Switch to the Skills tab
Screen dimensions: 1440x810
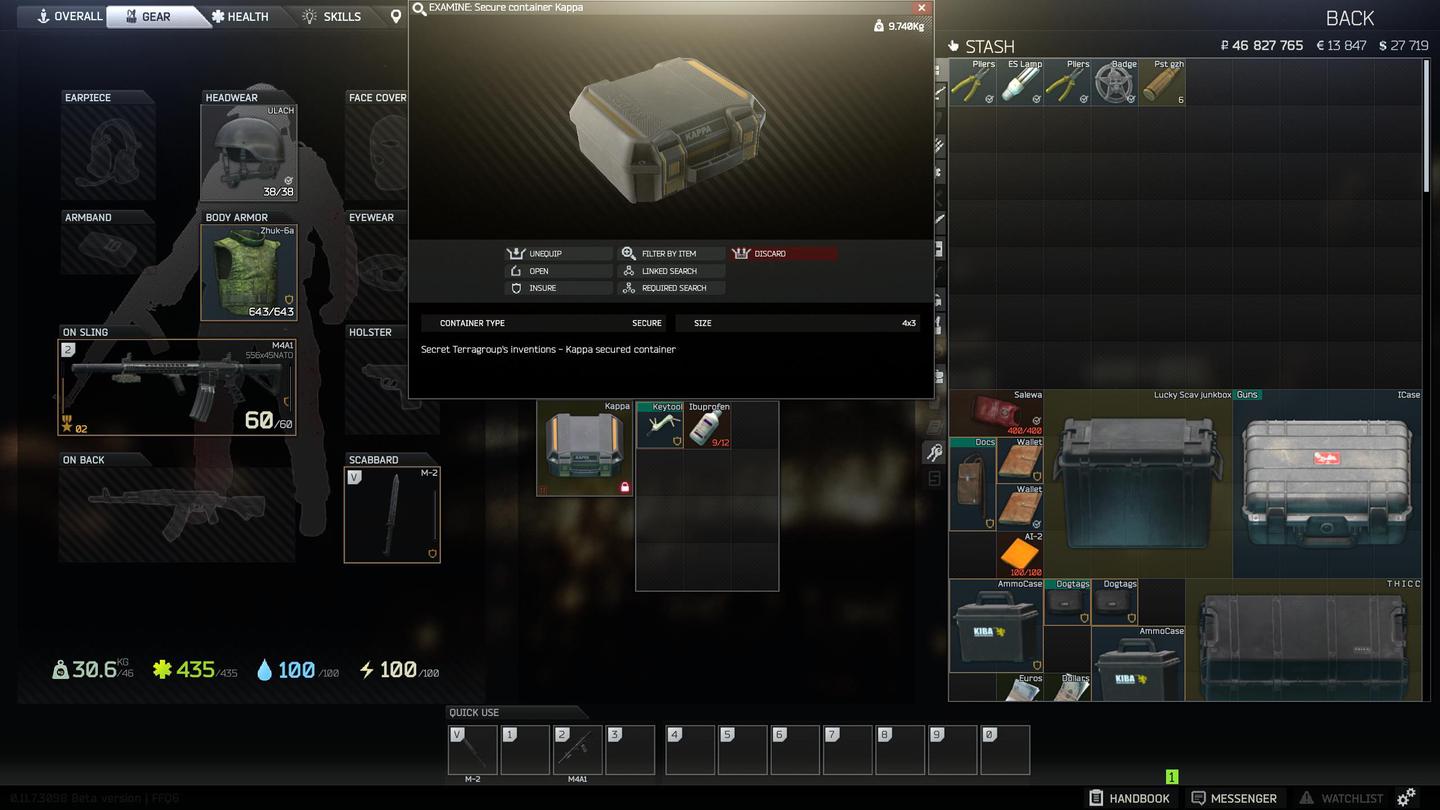pos(331,16)
